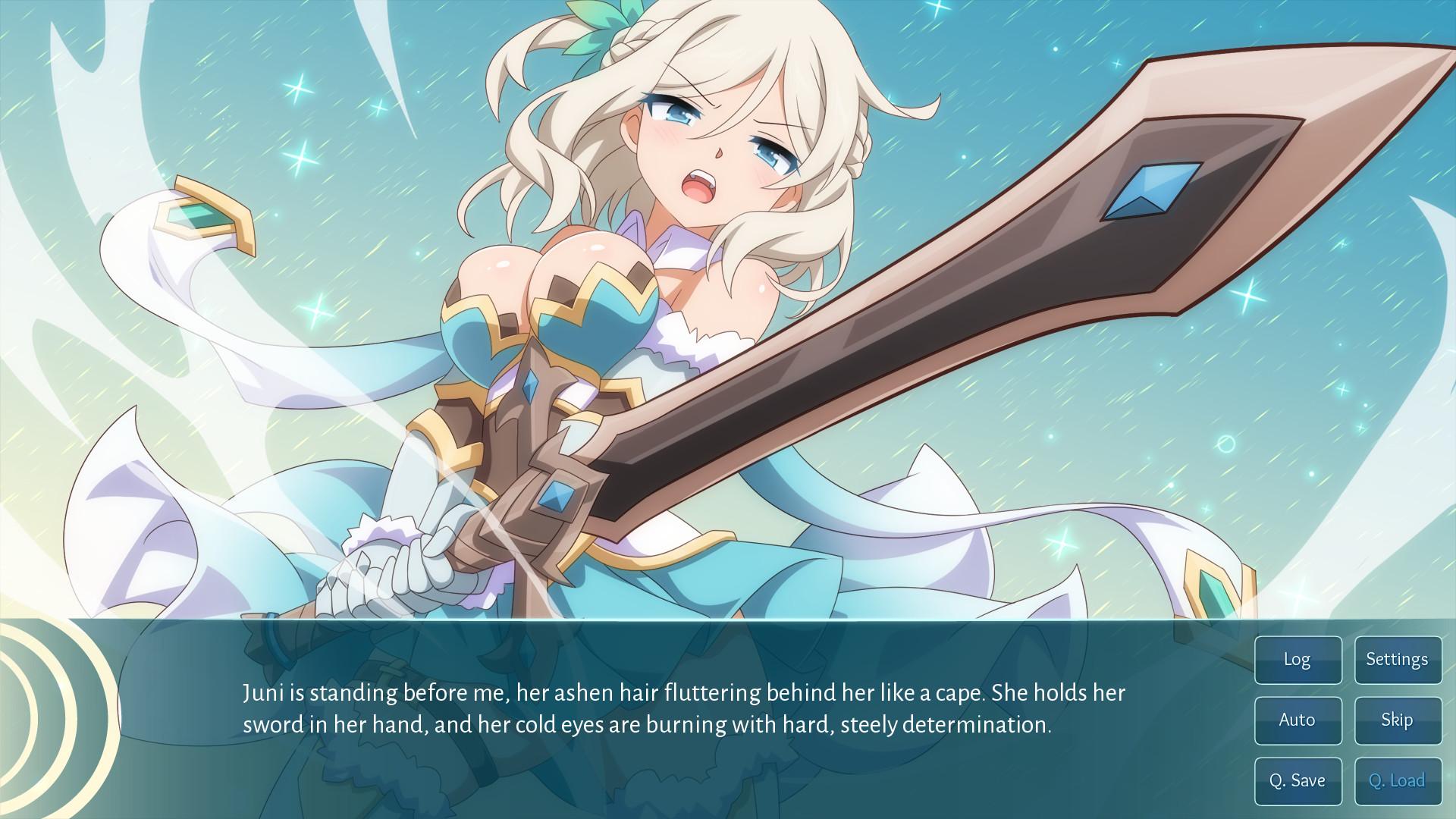The width and height of the screenshot is (1456, 819).
Task: Enable Auto text-advance mode
Action: pyautogui.click(x=1298, y=720)
